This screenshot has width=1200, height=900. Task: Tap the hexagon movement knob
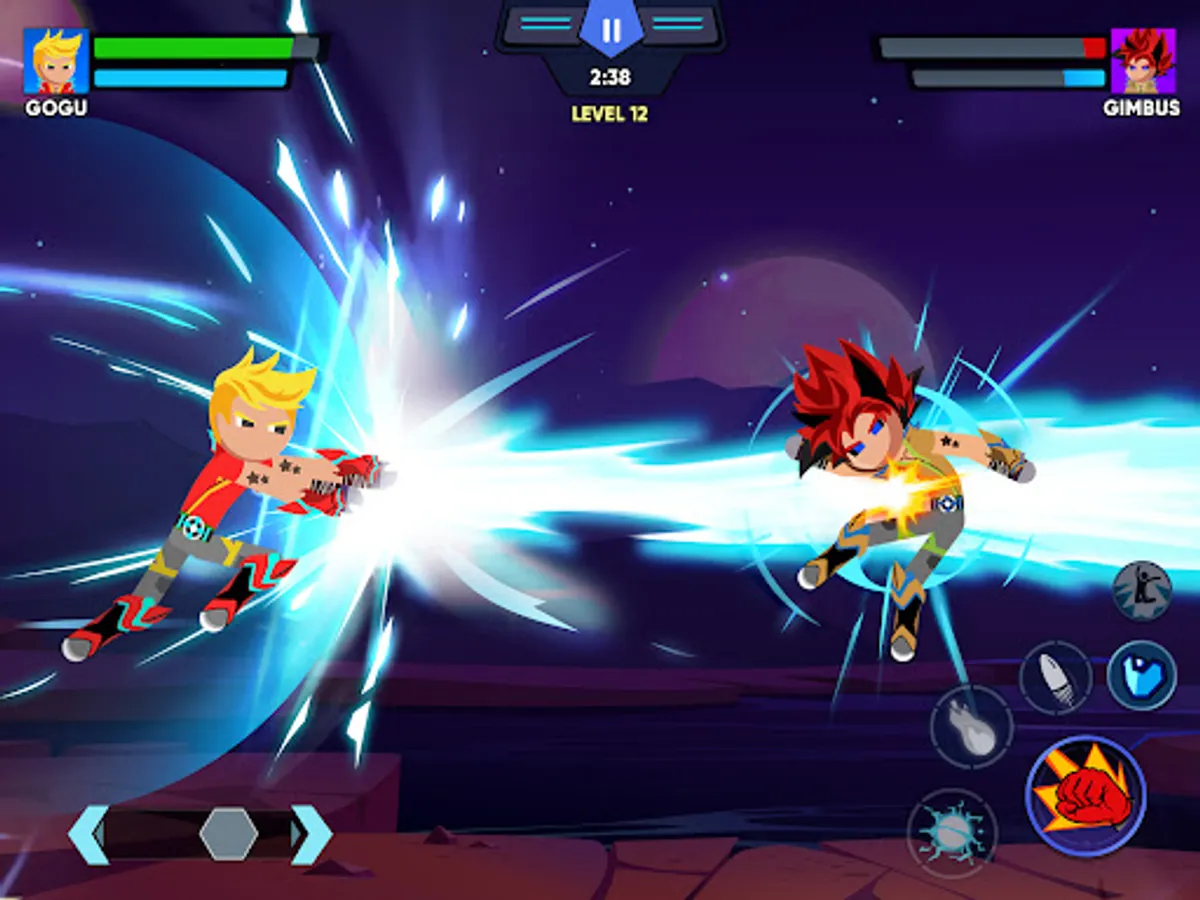pyautogui.click(x=229, y=834)
